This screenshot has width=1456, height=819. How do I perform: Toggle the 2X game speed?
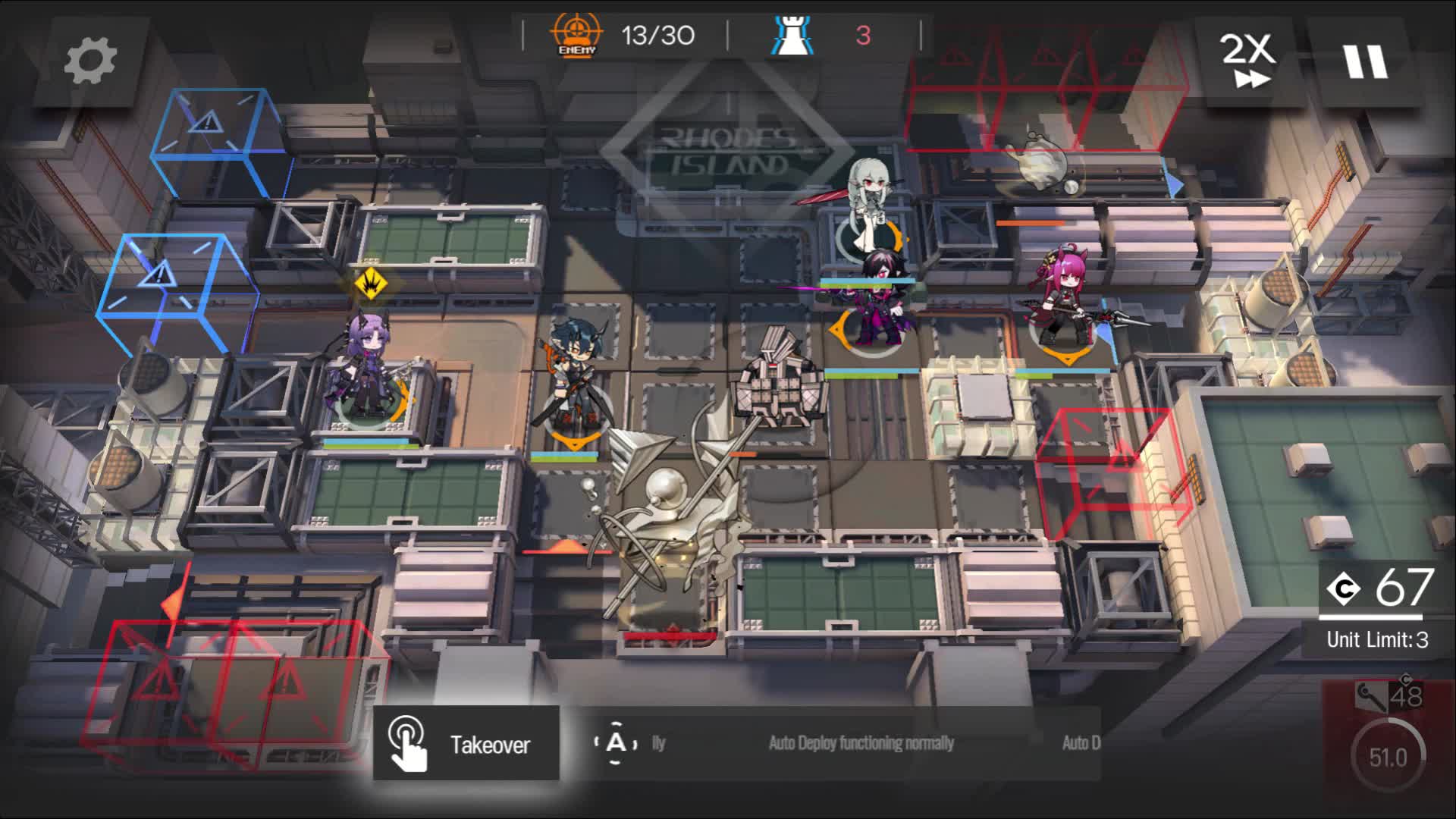pos(1247,62)
